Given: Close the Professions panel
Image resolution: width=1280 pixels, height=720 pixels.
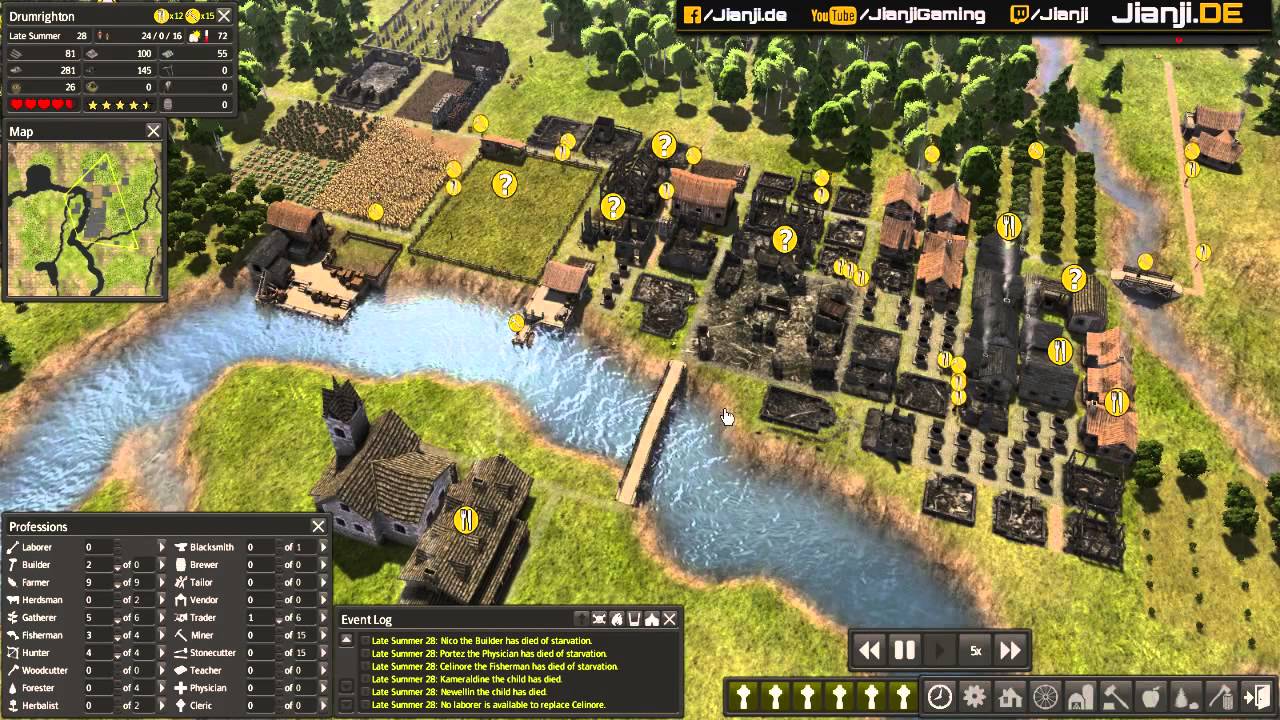Looking at the screenshot, I should pos(318,526).
